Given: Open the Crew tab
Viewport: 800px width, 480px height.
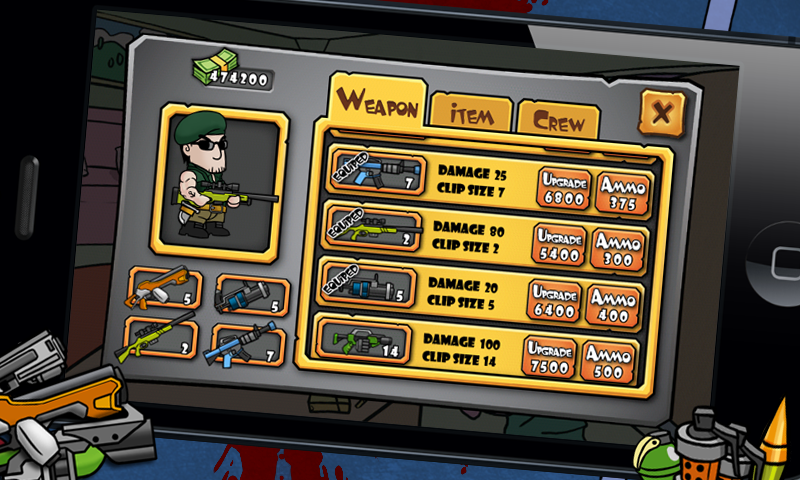Looking at the screenshot, I should pyautogui.click(x=558, y=120).
